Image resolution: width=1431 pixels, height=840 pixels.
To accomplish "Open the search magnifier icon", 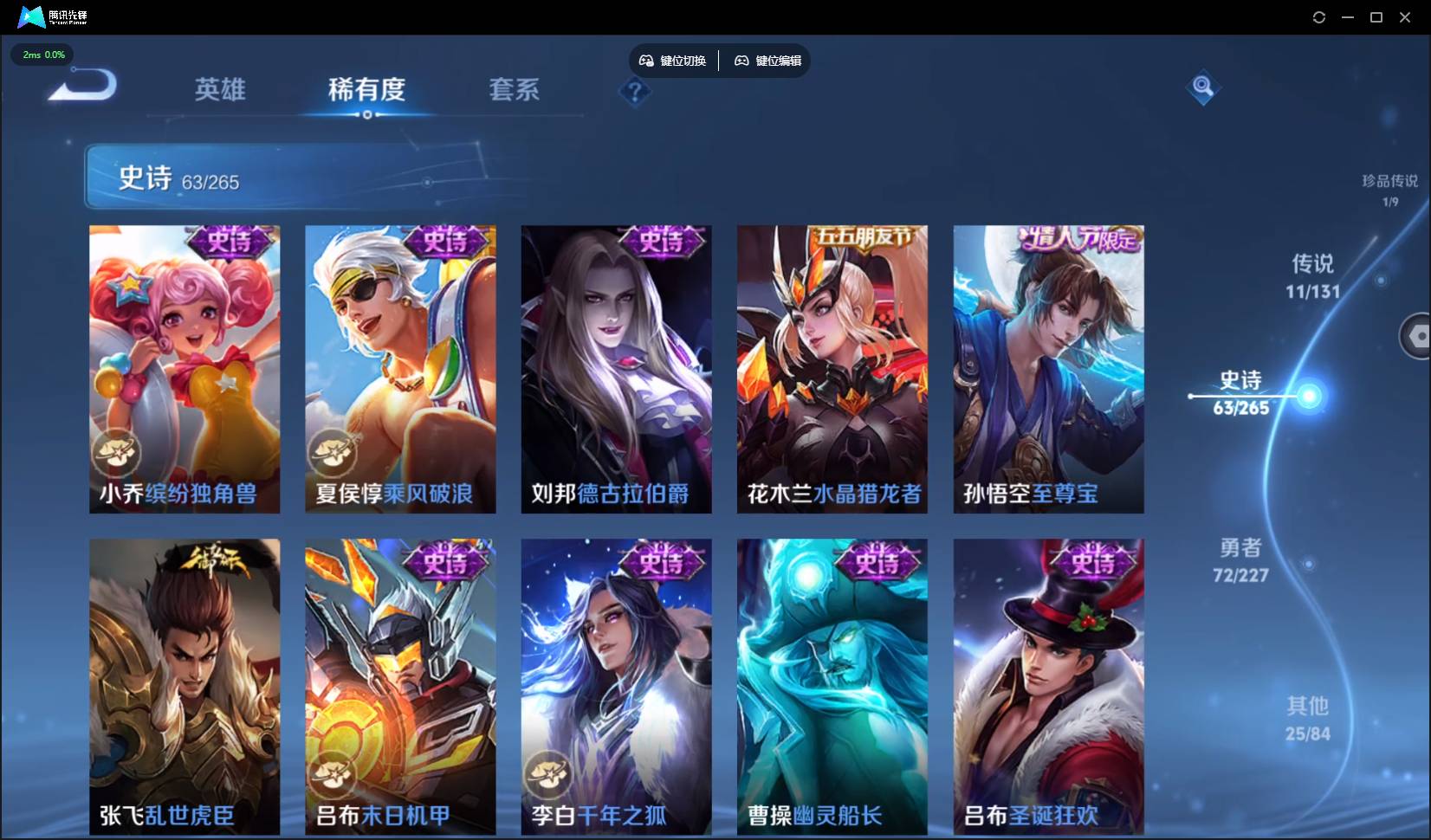I will tap(1202, 87).
